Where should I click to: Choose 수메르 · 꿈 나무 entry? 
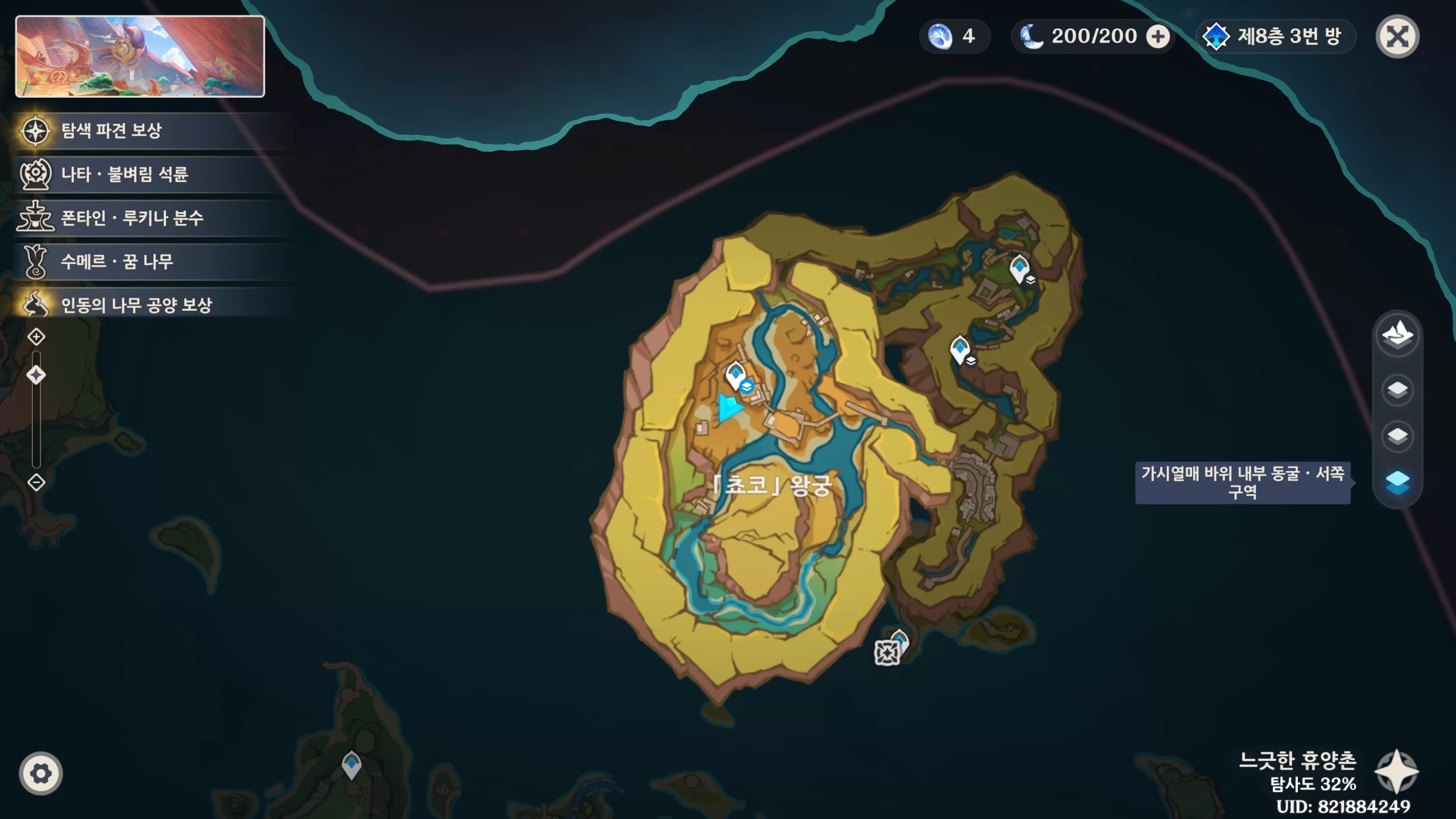pos(117,262)
